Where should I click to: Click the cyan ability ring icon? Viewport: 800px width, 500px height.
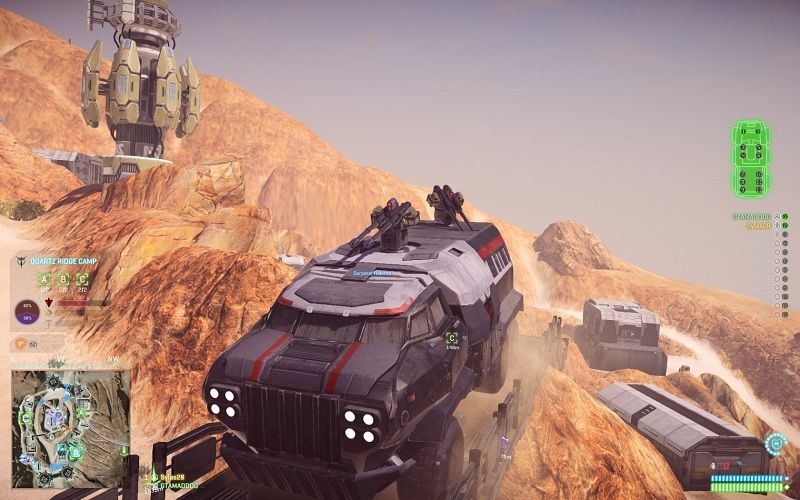coord(773,442)
